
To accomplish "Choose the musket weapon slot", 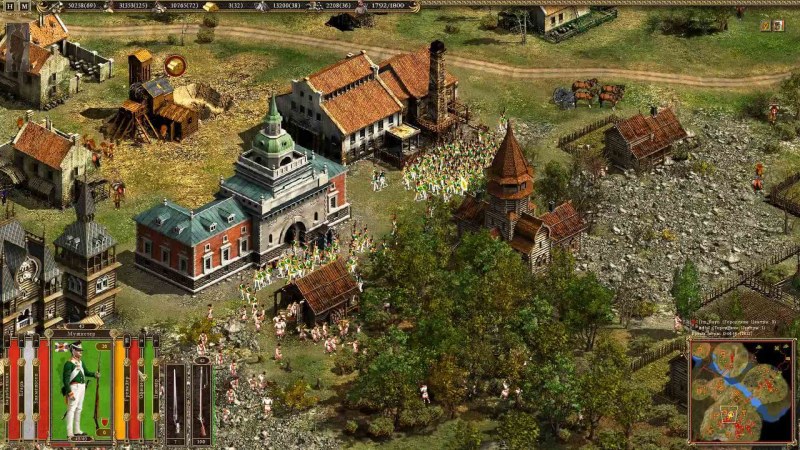I will click(x=201, y=398).
